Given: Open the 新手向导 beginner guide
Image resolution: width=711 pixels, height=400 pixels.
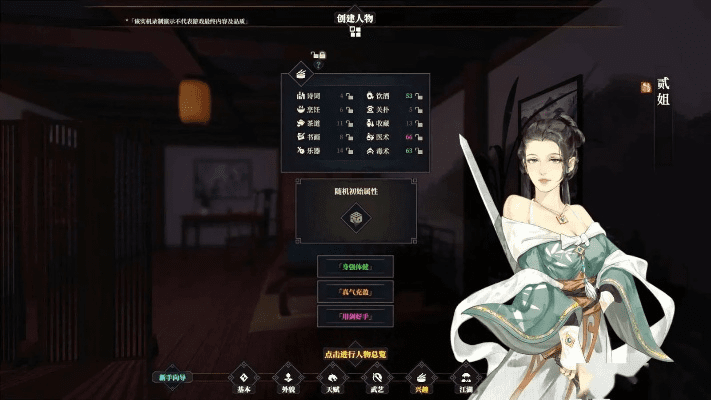Looking at the screenshot, I should [x=173, y=377].
